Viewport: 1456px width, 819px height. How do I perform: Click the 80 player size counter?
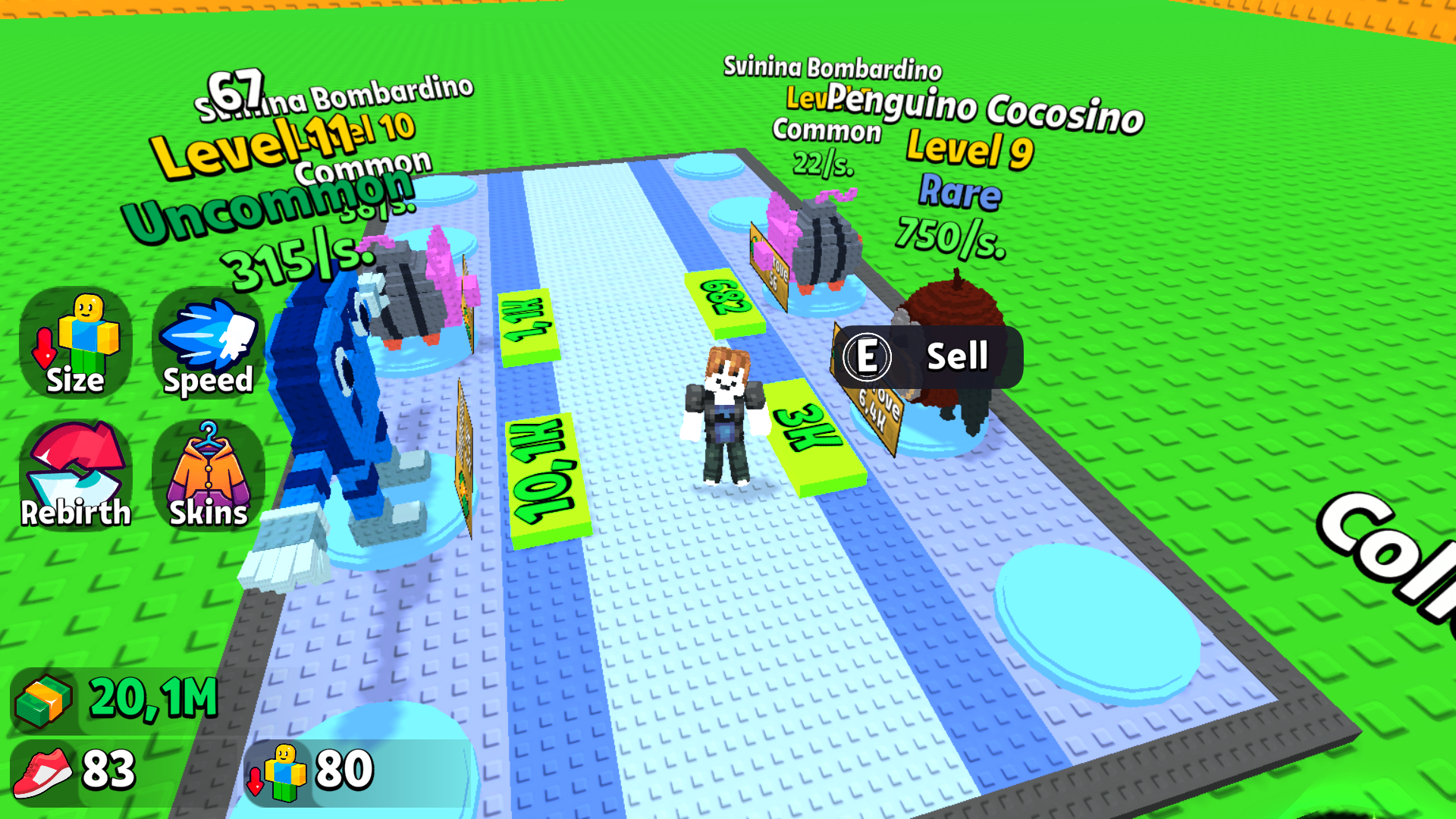click(341, 770)
